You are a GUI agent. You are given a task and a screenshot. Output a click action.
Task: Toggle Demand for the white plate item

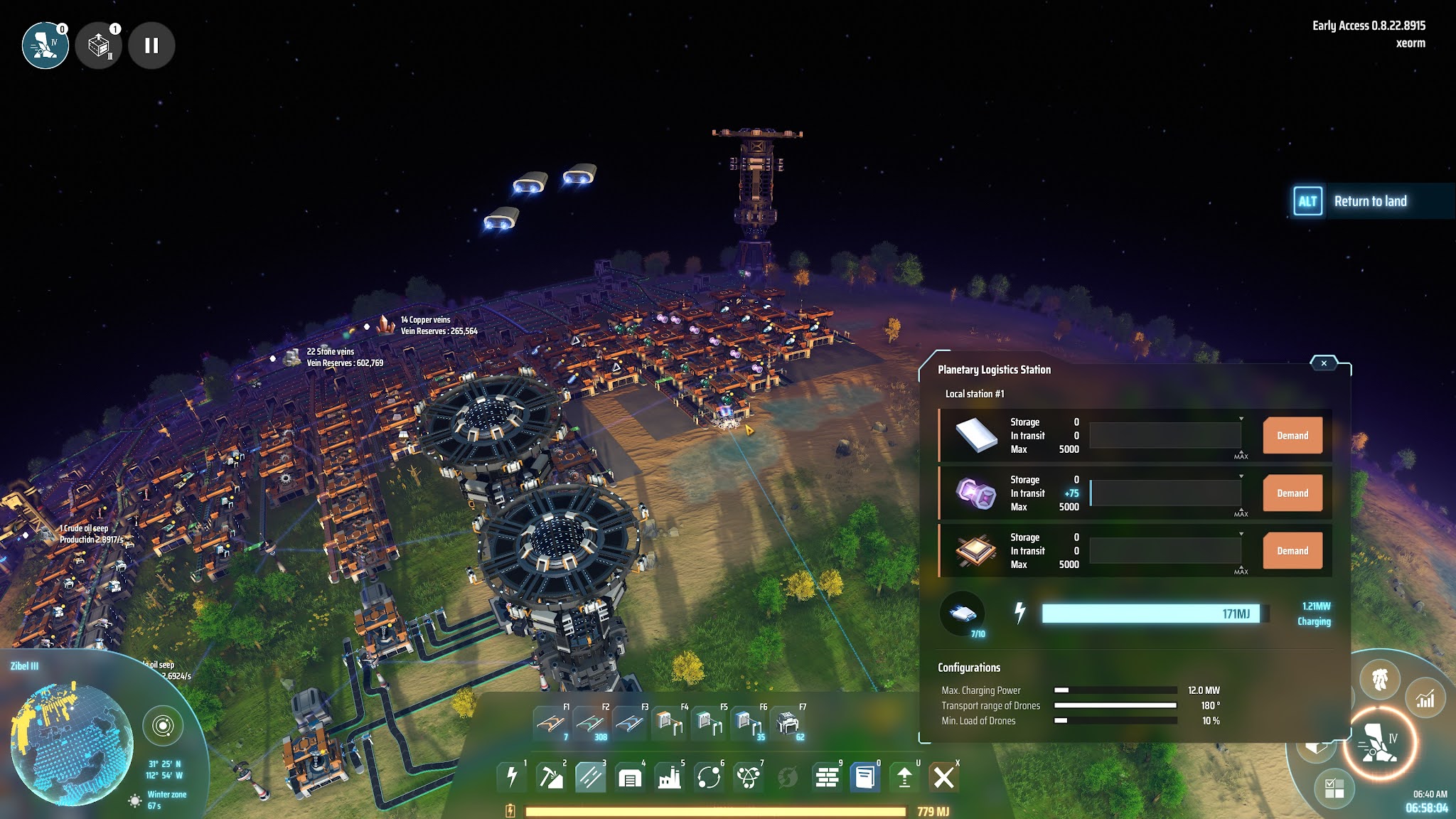point(1292,436)
